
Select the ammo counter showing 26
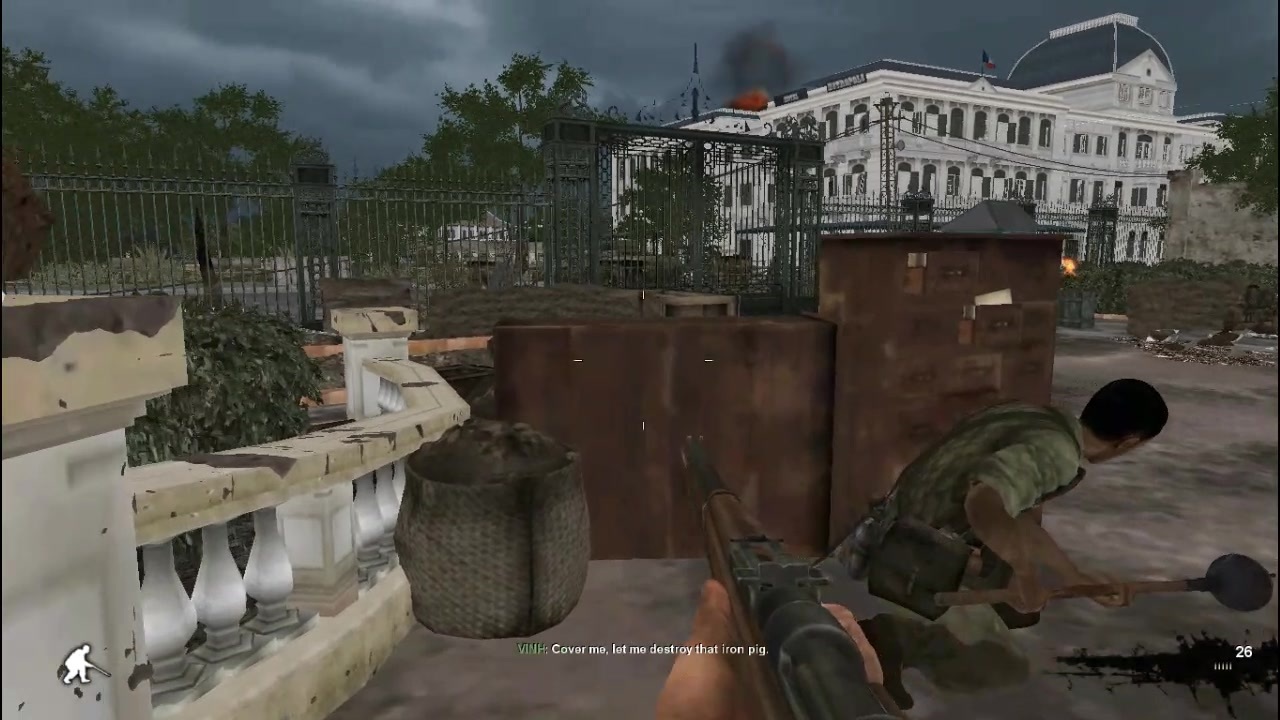click(x=1243, y=652)
